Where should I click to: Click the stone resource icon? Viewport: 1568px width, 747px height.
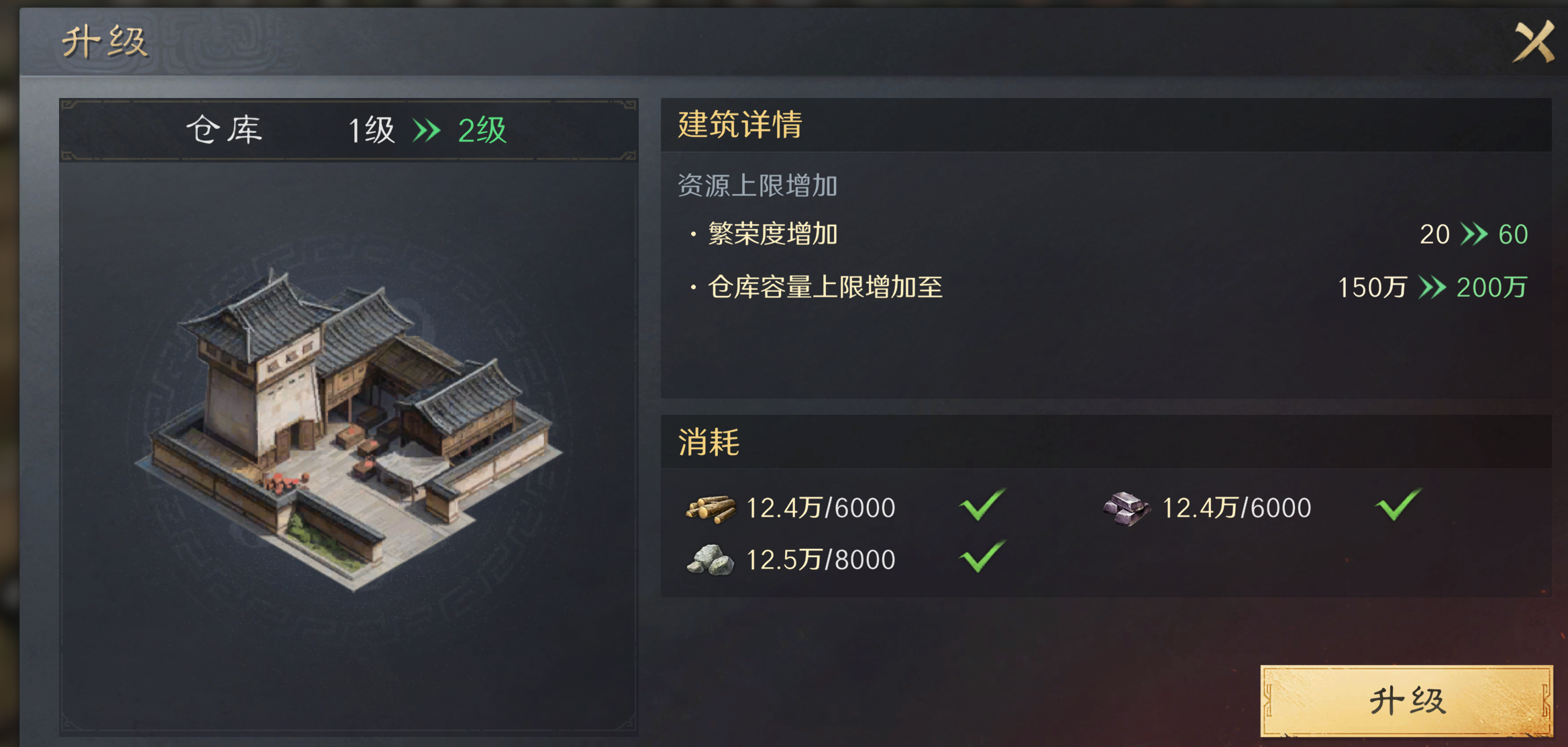709,559
